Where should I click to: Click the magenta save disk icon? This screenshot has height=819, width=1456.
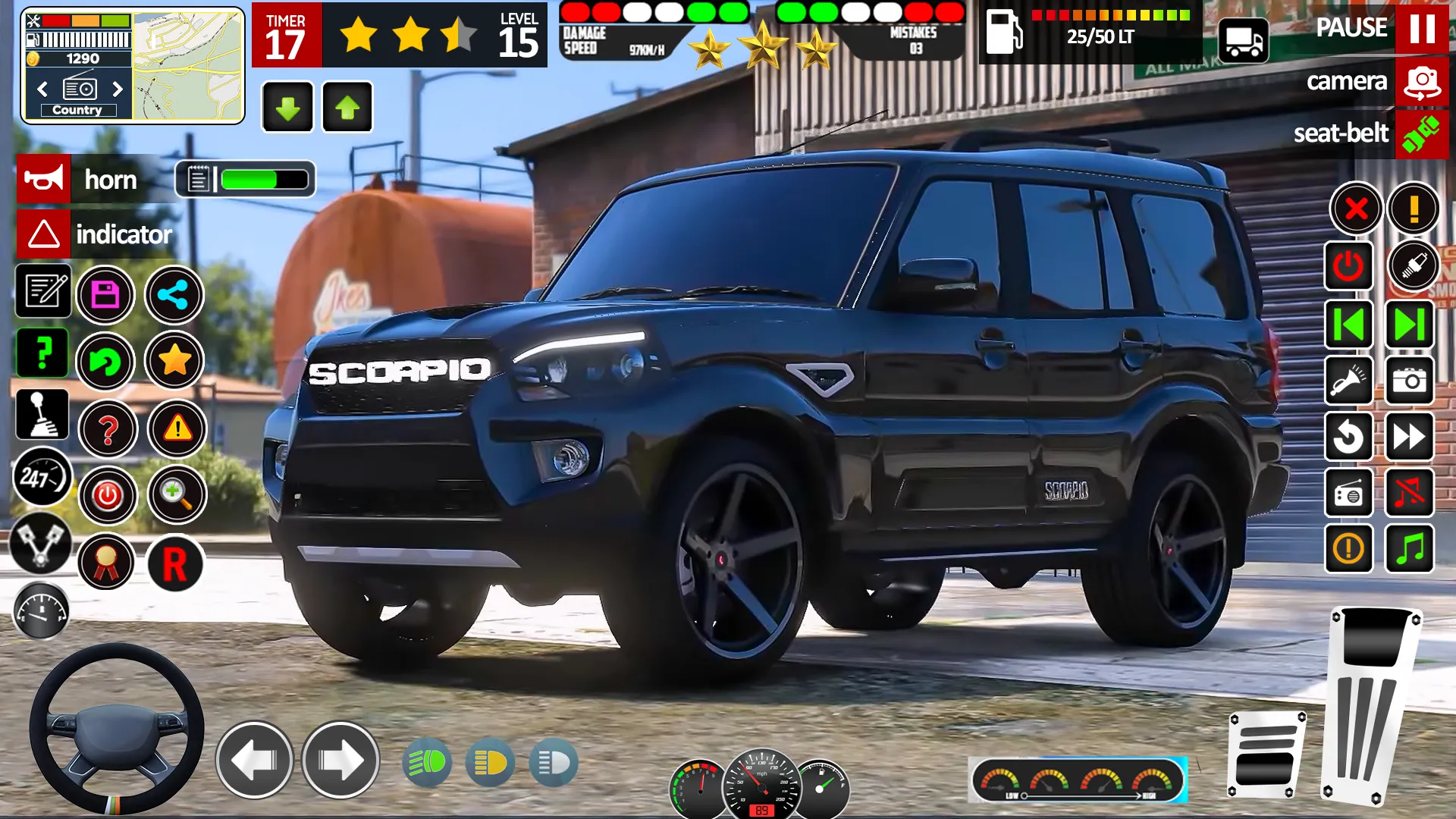[x=105, y=295]
